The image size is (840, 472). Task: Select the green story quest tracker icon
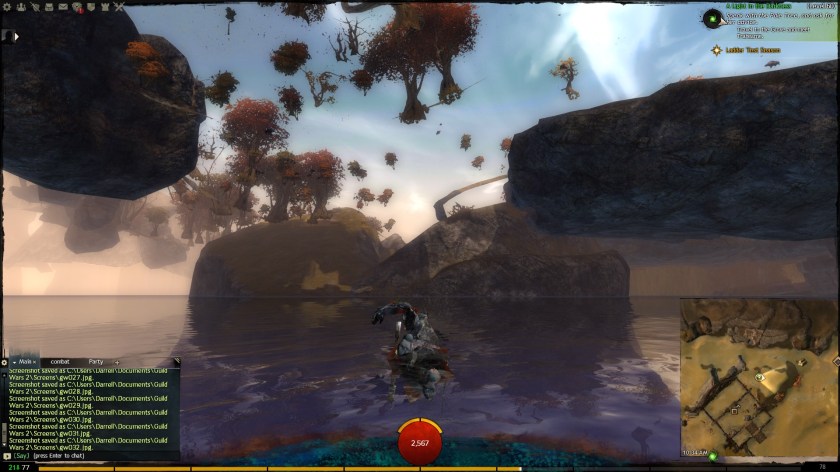point(712,17)
